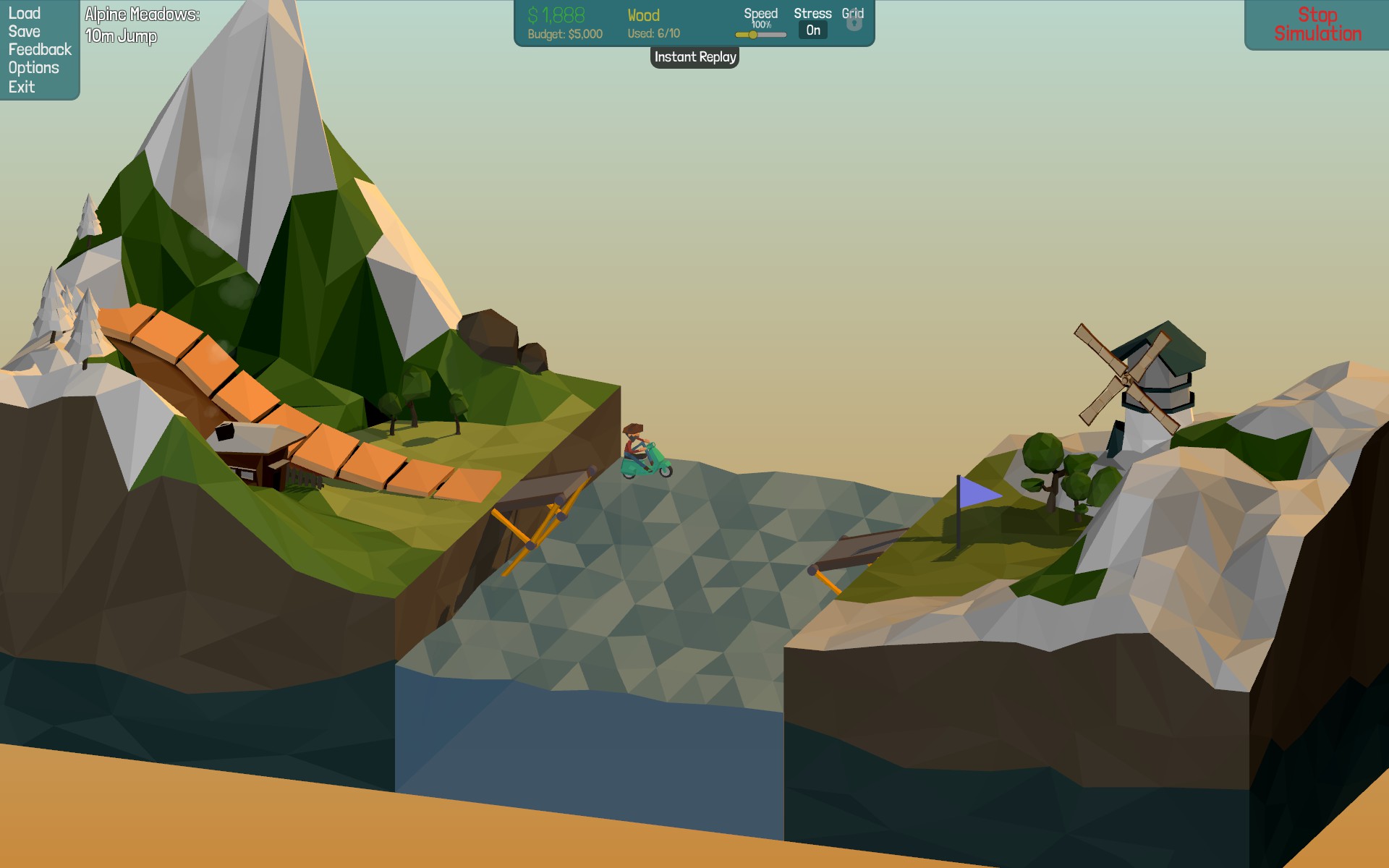Open the Feedback option
This screenshot has height=868, width=1389.
click(40, 50)
